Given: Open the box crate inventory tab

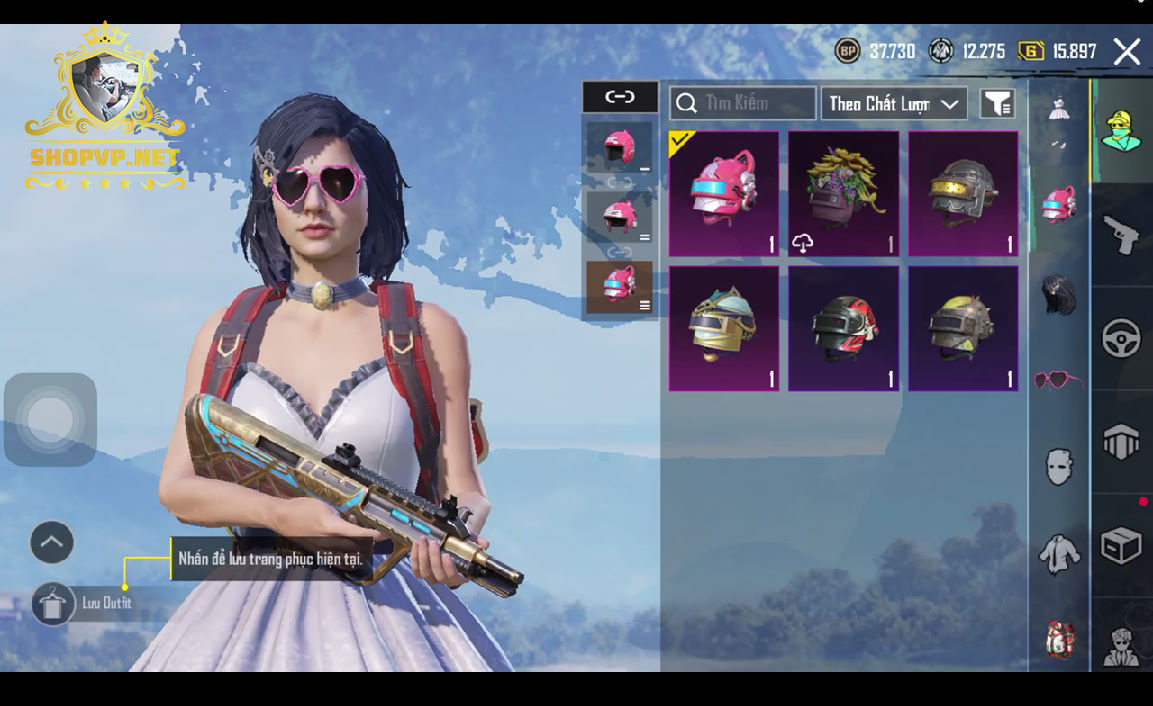Looking at the screenshot, I should click(1121, 546).
